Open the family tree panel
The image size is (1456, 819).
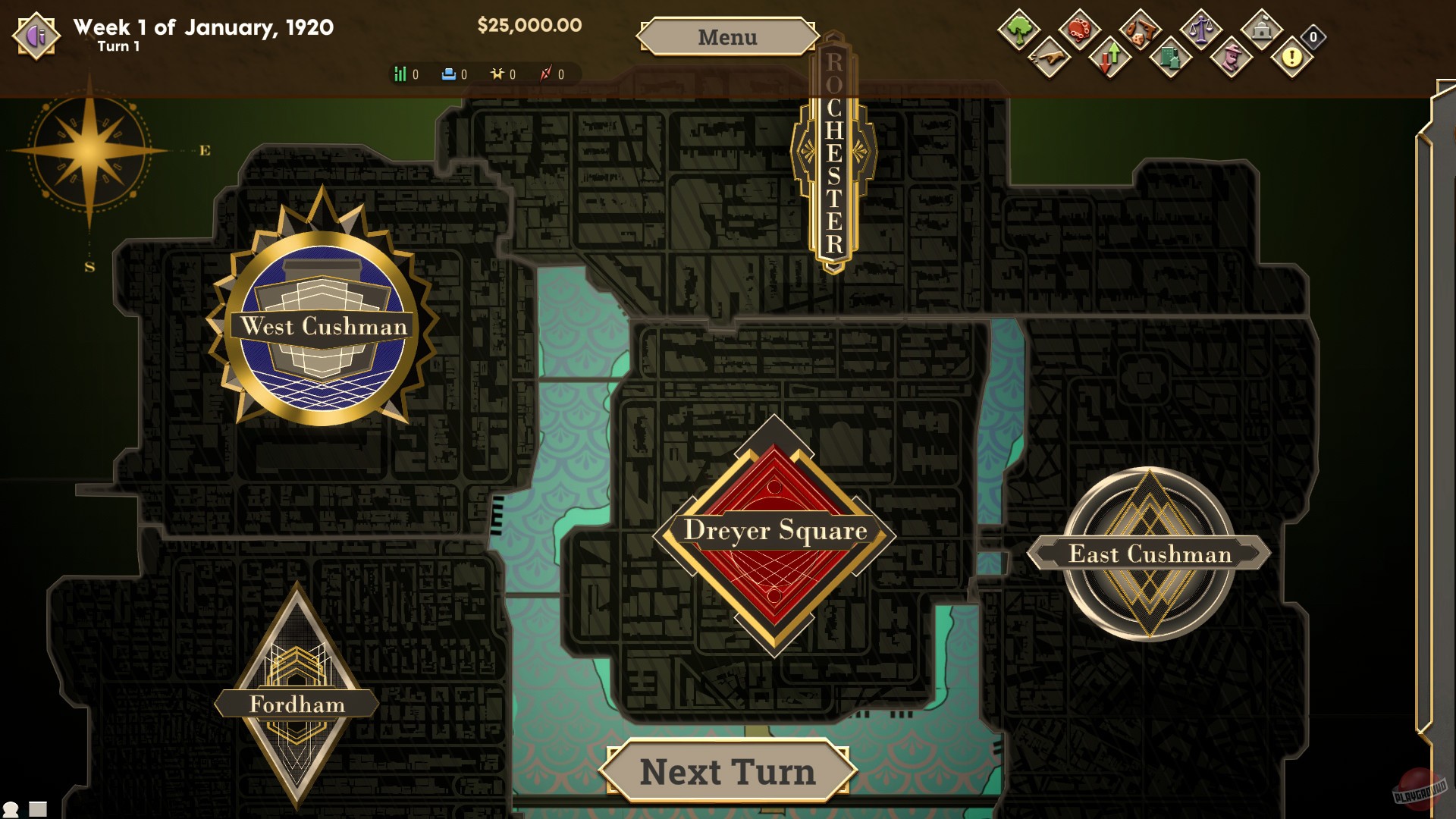[1018, 30]
